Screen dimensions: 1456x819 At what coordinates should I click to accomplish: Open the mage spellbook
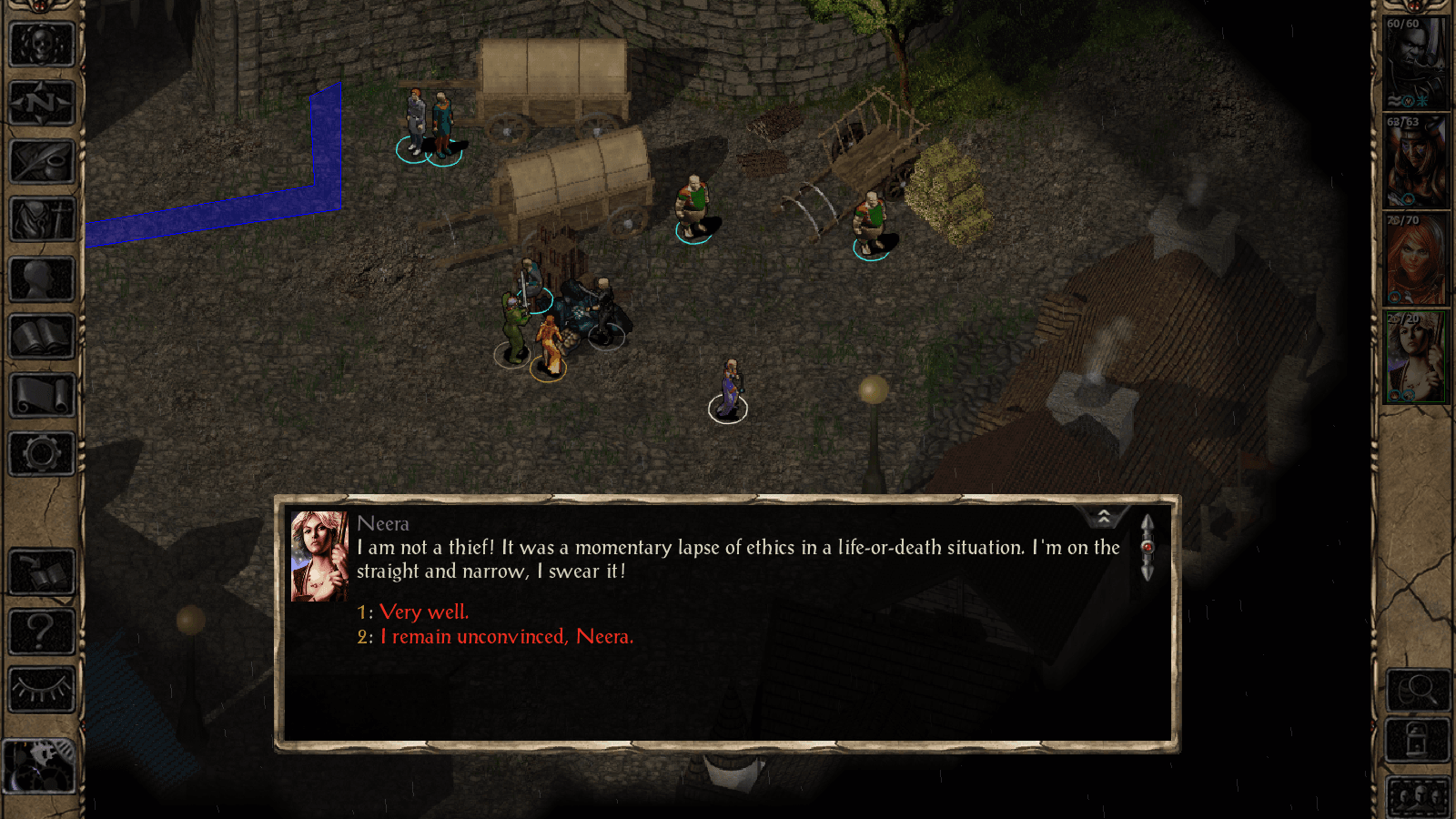[41, 337]
